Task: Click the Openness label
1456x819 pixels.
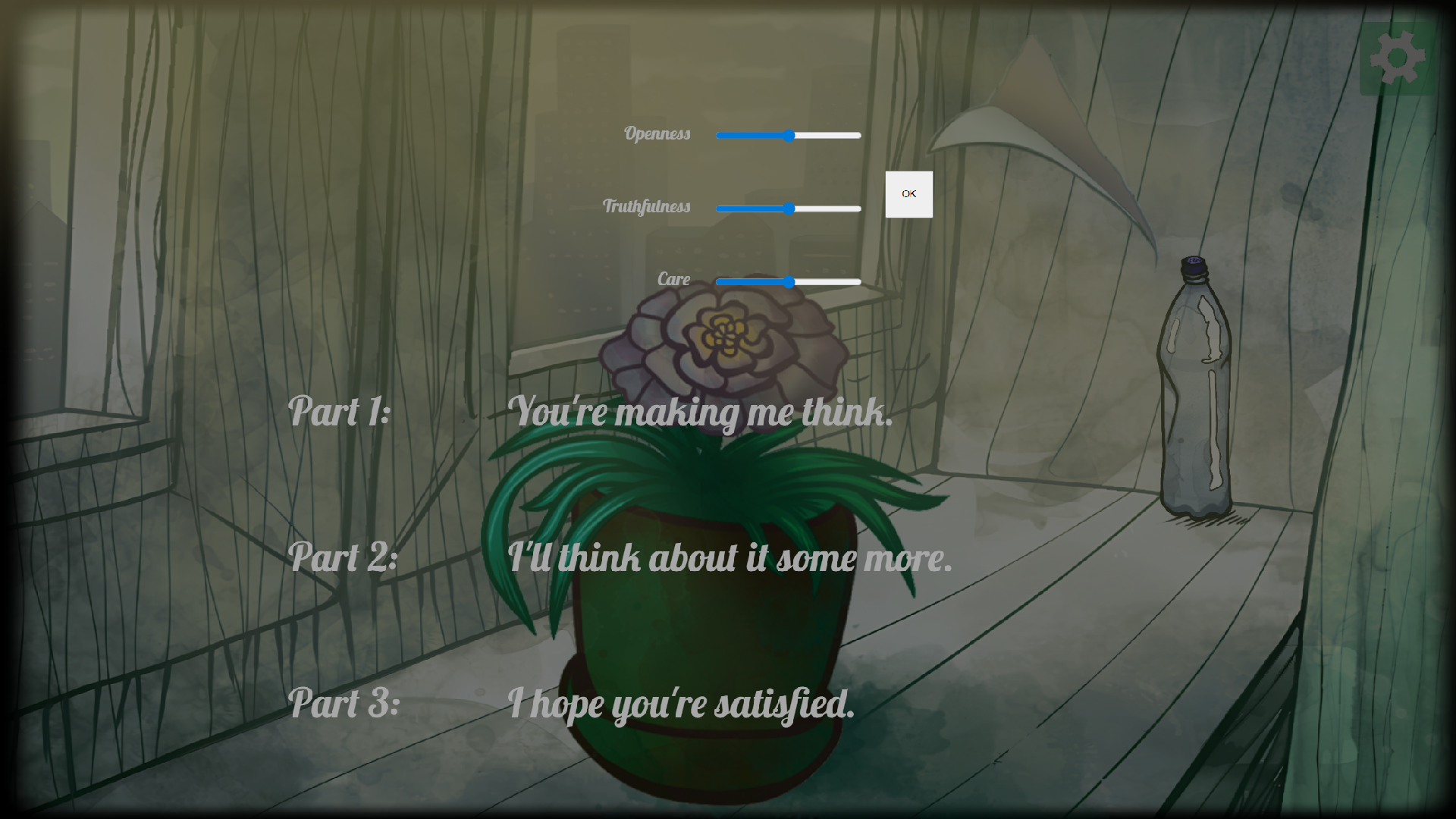Action: pyautogui.click(x=658, y=134)
